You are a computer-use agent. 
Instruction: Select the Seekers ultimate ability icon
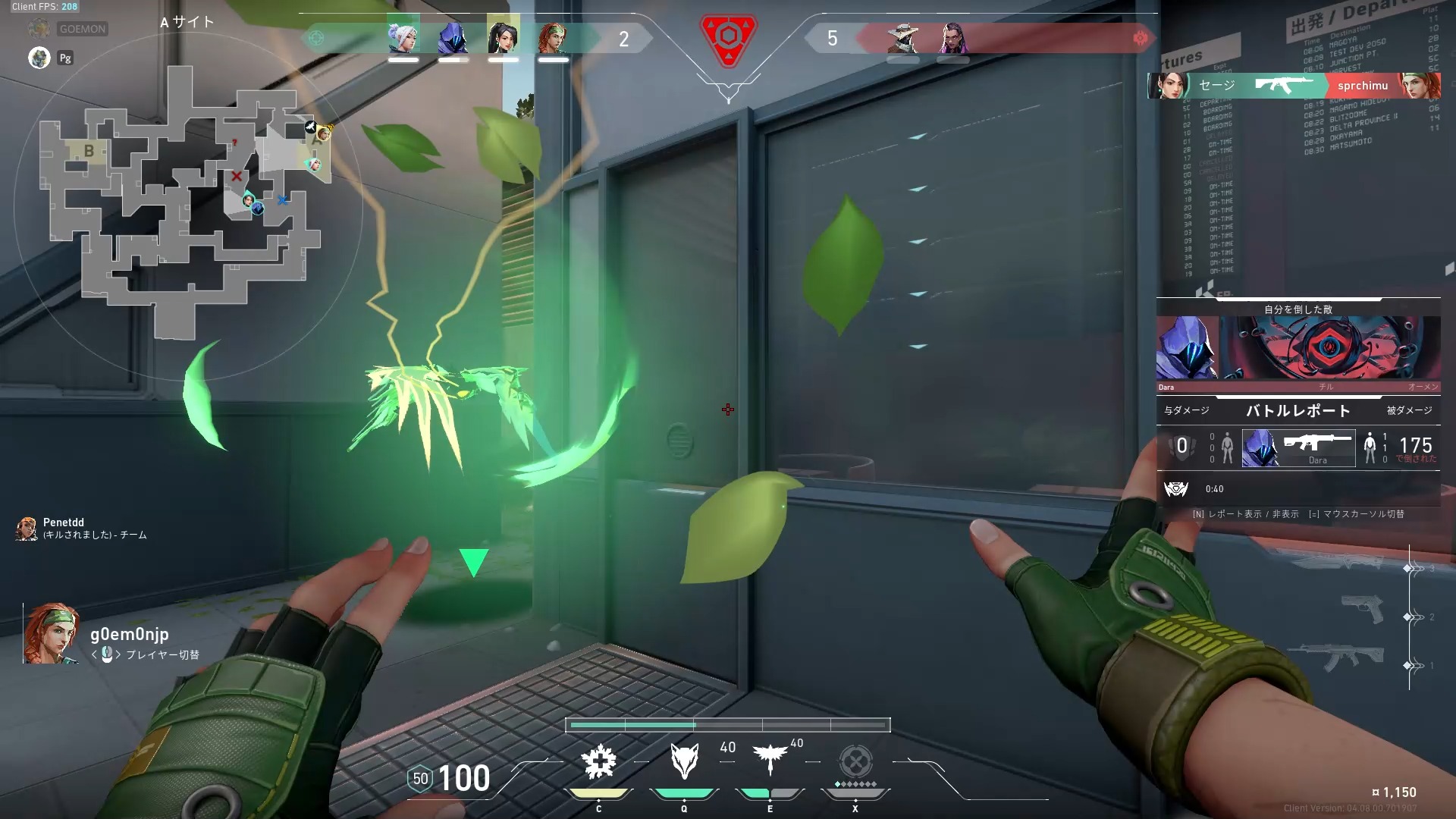coord(855,761)
